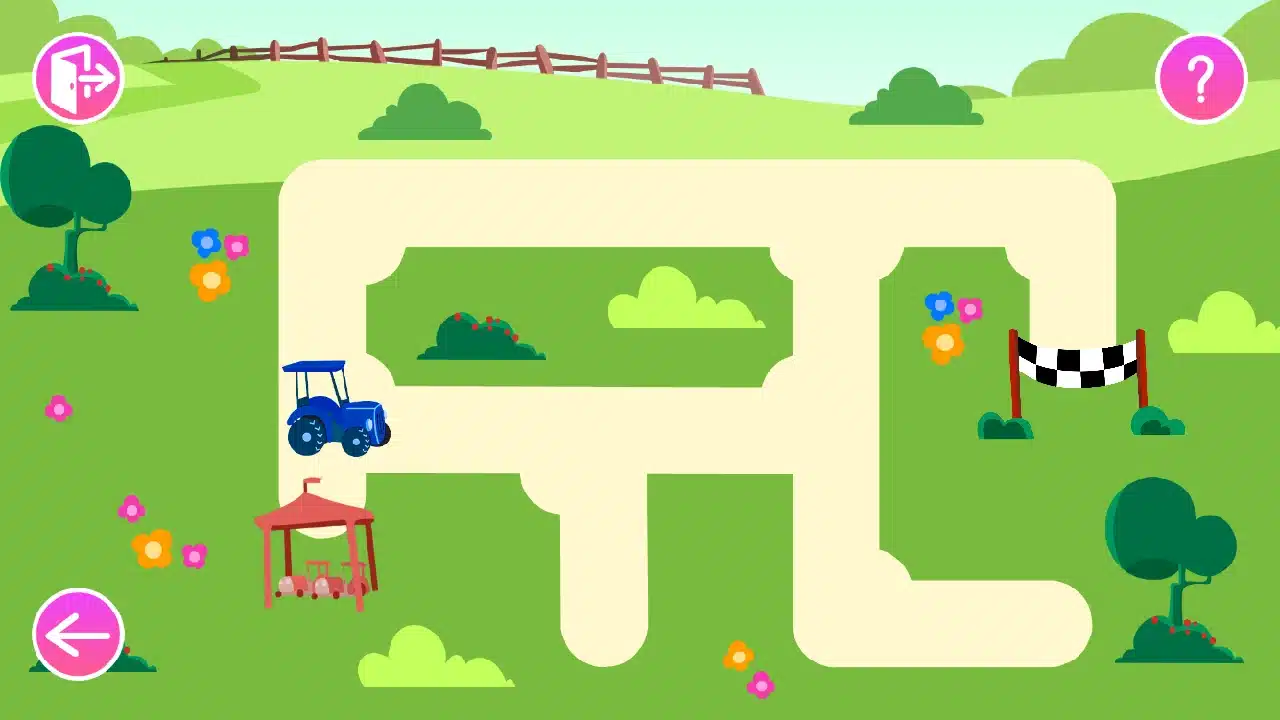Click the checkered finish banner
Image resolution: width=1280 pixels, height=720 pixels.
click(1075, 362)
